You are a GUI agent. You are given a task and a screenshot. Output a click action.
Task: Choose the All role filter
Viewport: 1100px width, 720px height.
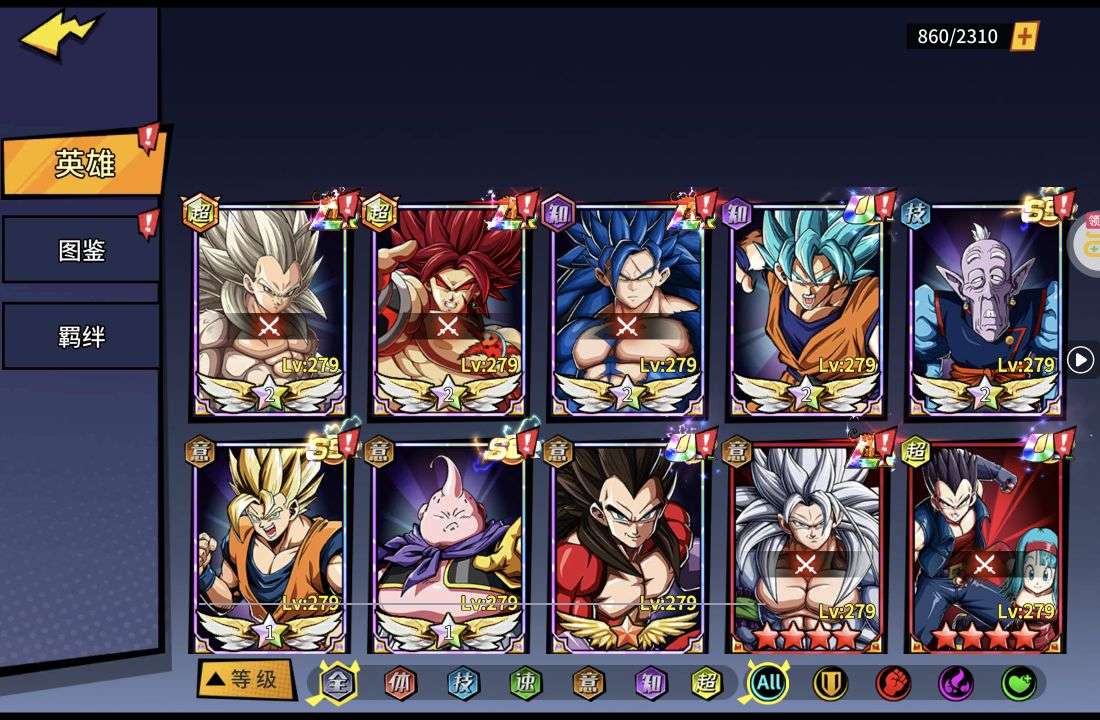[768, 684]
